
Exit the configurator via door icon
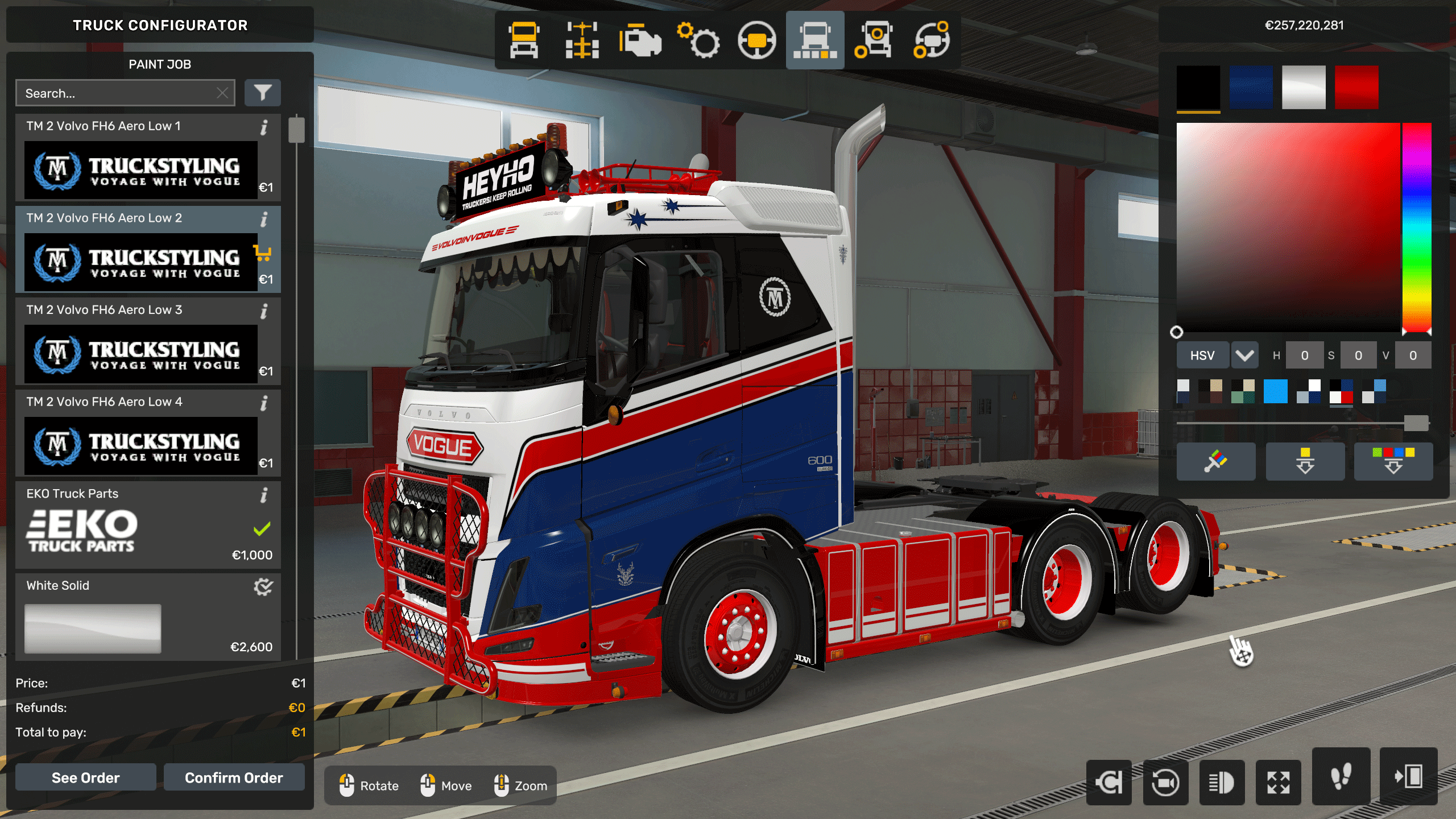click(x=1408, y=776)
